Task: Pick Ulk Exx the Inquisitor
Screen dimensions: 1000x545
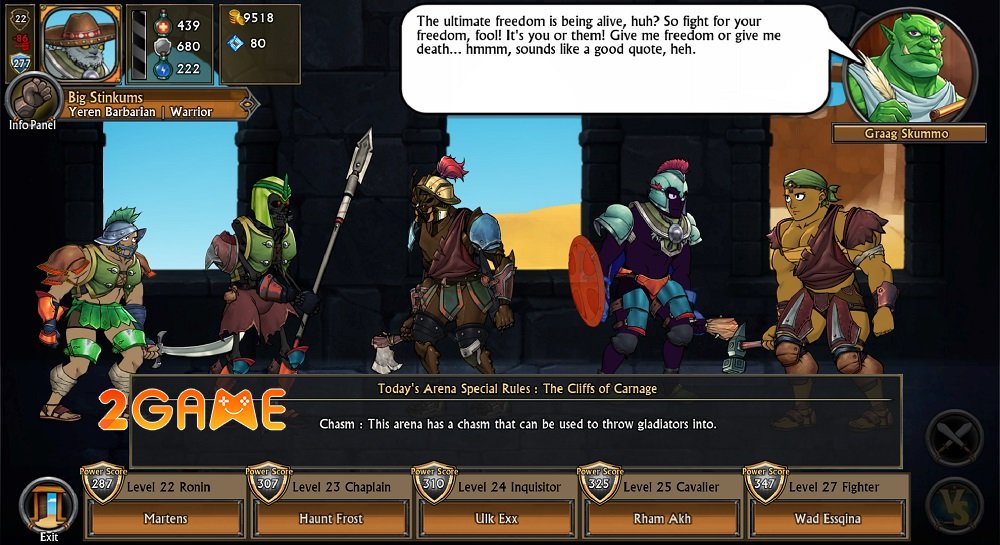Action: (x=496, y=518)
